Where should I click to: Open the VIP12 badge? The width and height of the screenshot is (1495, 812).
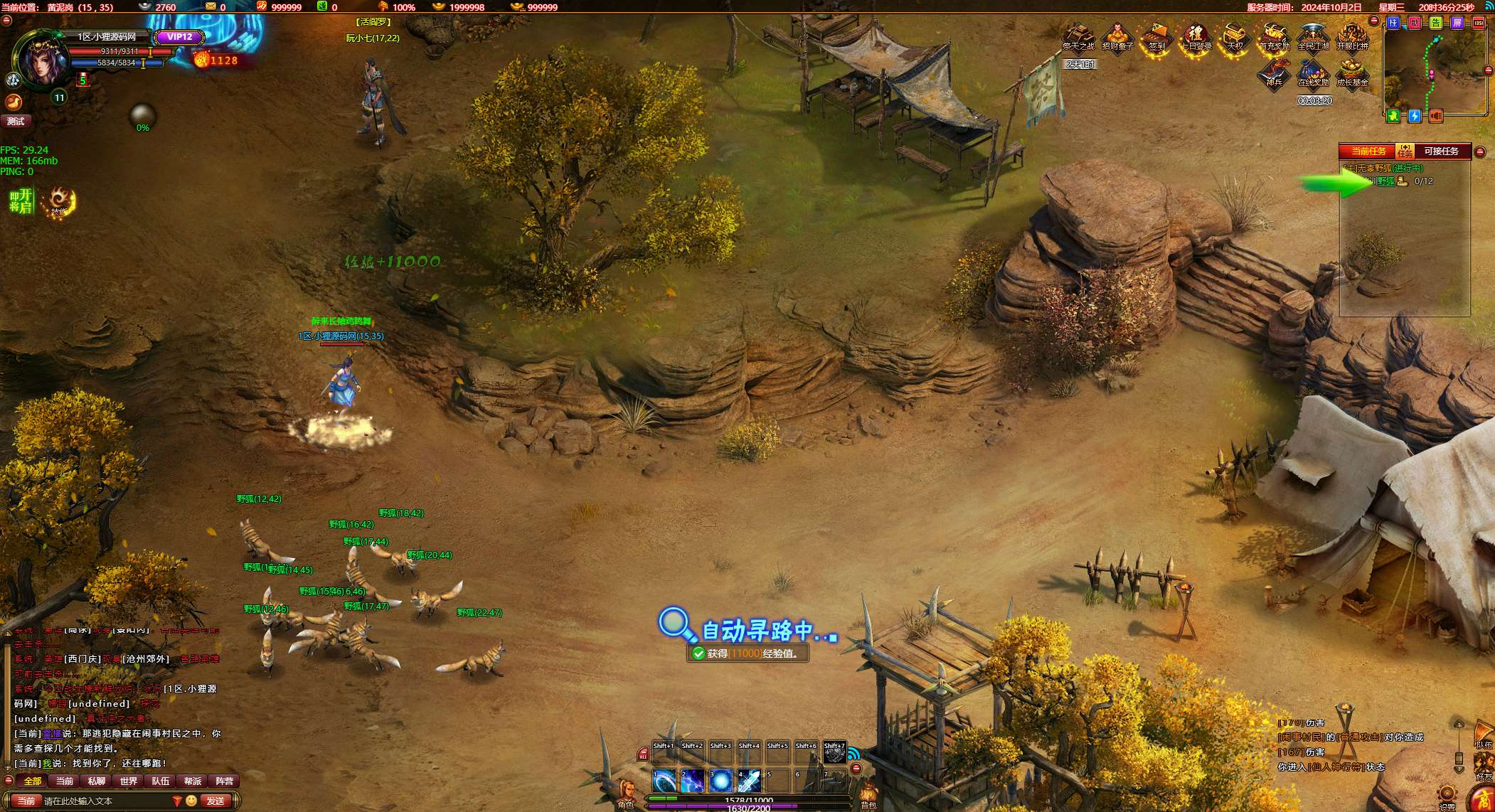(179, 37)
